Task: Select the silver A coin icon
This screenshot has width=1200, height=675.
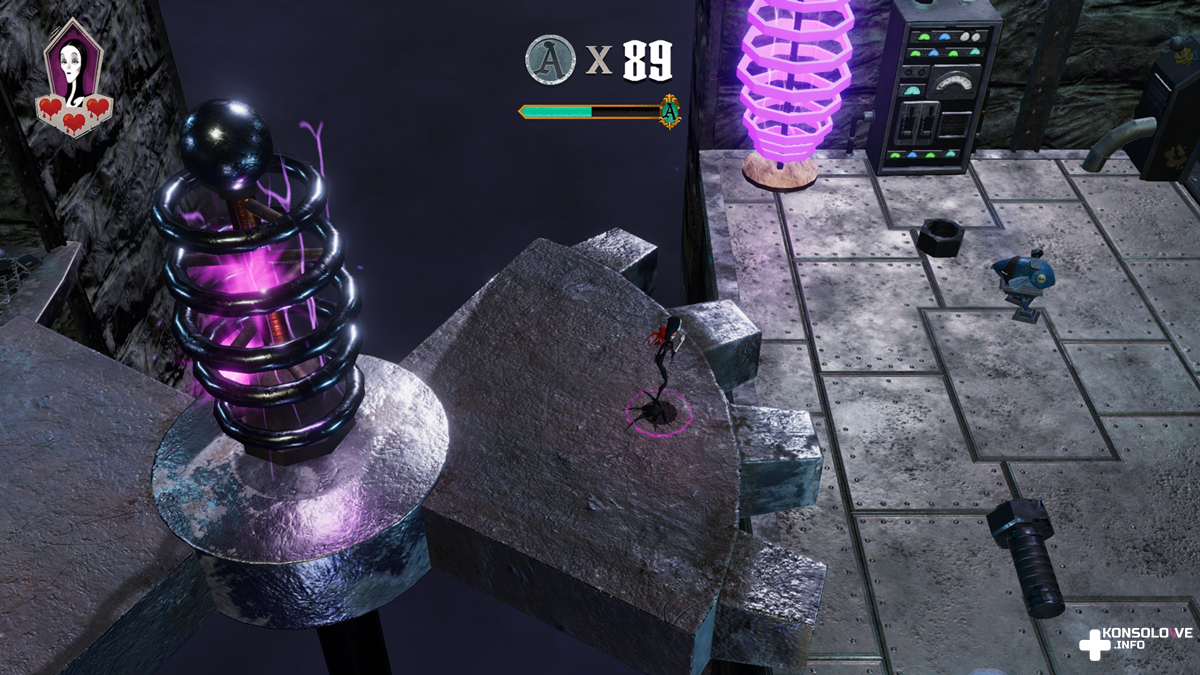Action: (x=550, y=60)
